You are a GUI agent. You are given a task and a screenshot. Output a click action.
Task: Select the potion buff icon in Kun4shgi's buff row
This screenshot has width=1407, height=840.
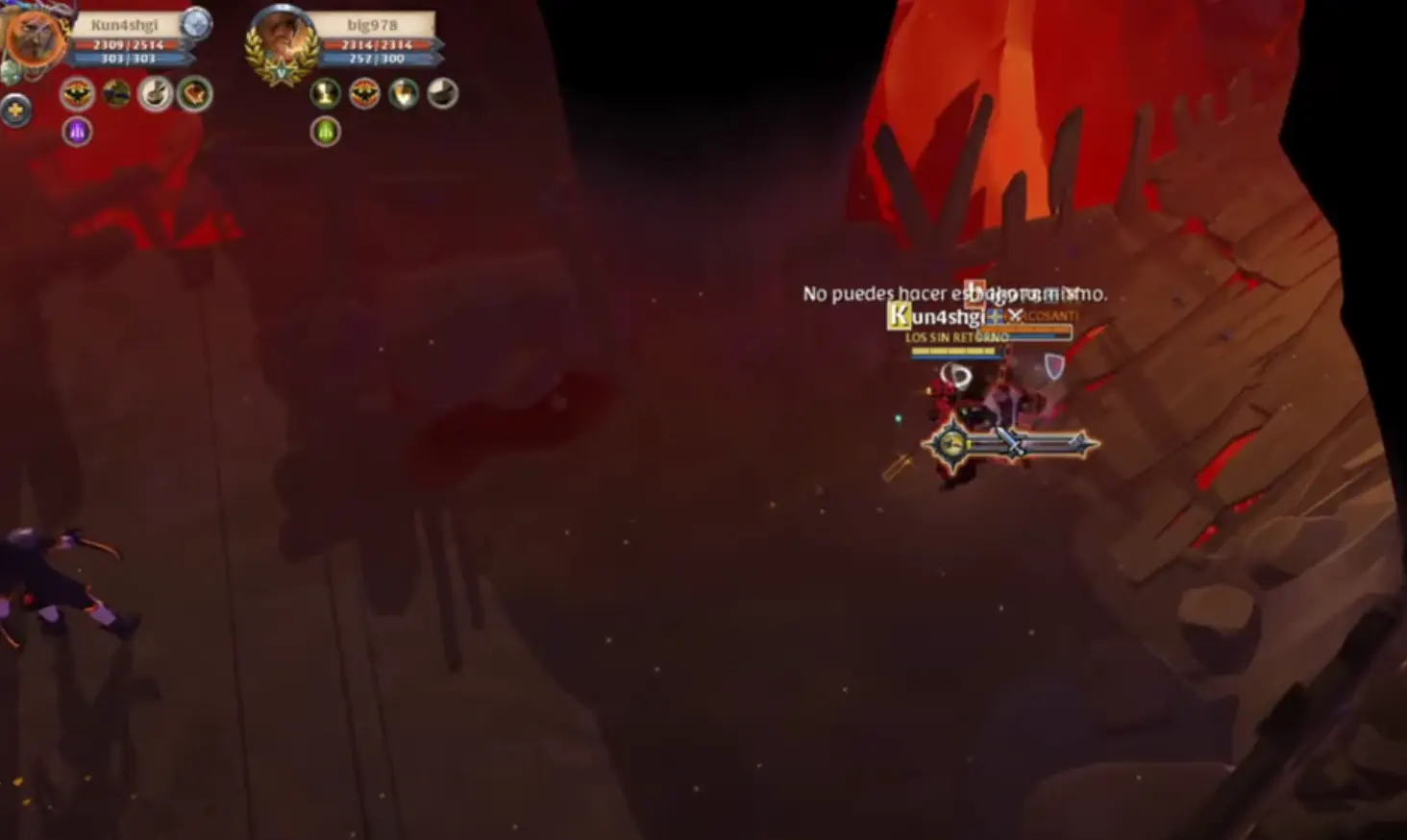coord(156,94)
